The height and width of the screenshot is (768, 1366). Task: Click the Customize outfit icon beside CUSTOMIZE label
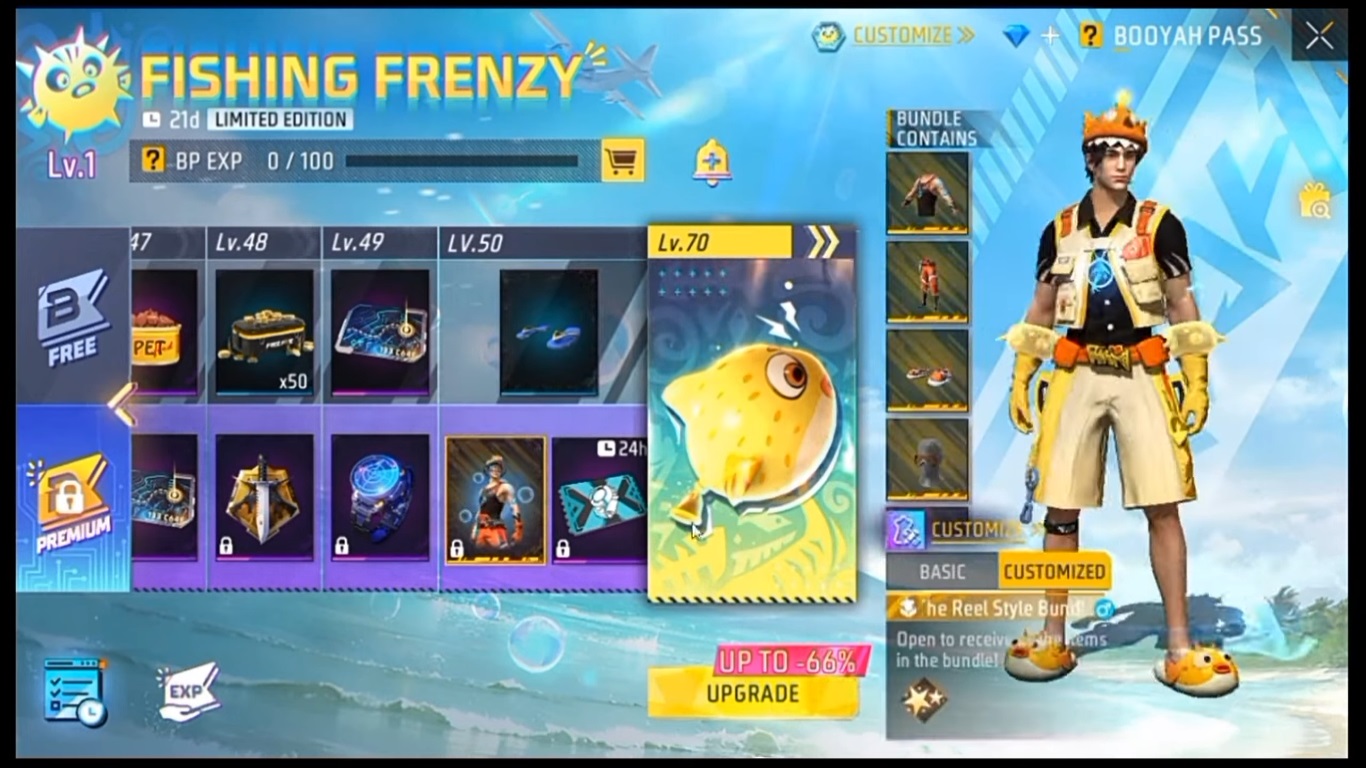[908, 532]
